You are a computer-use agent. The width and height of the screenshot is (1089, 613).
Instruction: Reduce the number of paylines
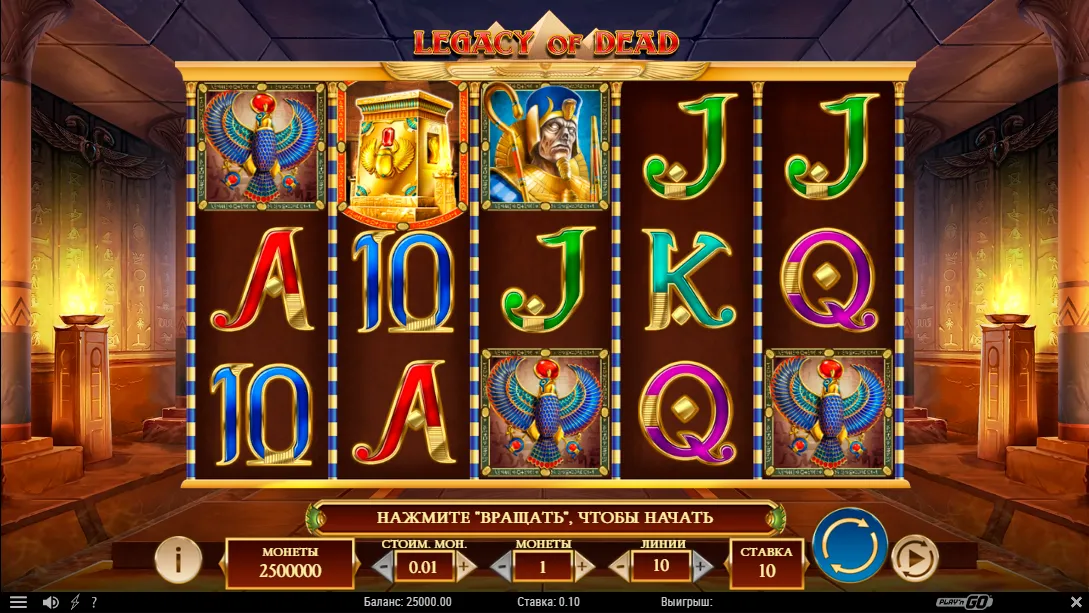click(x=620, y=566)
